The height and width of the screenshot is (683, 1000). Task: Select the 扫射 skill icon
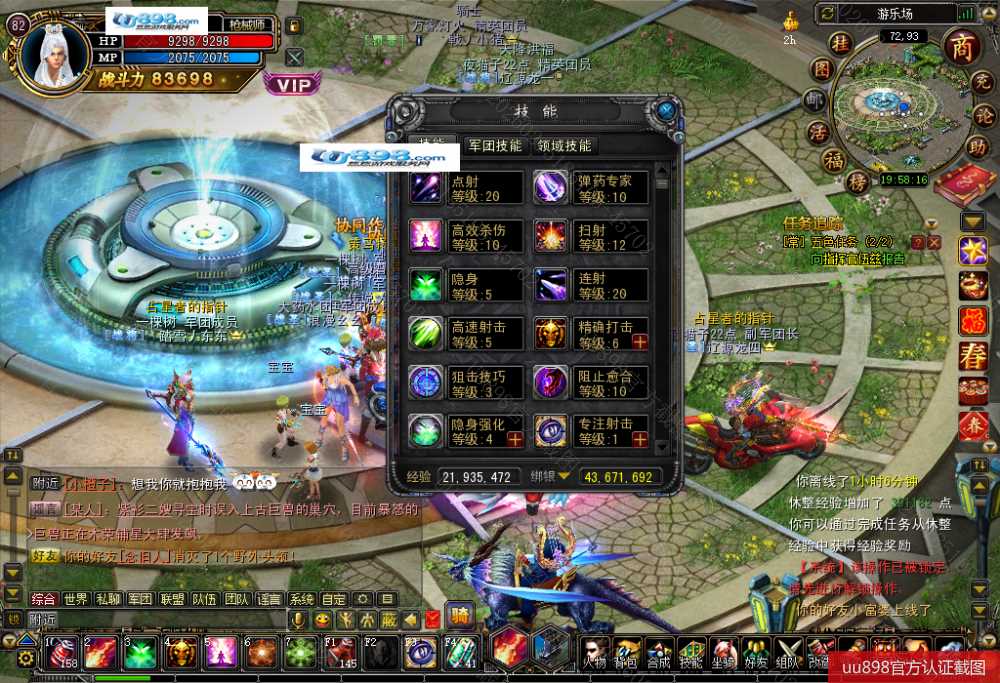coord(549,236)
